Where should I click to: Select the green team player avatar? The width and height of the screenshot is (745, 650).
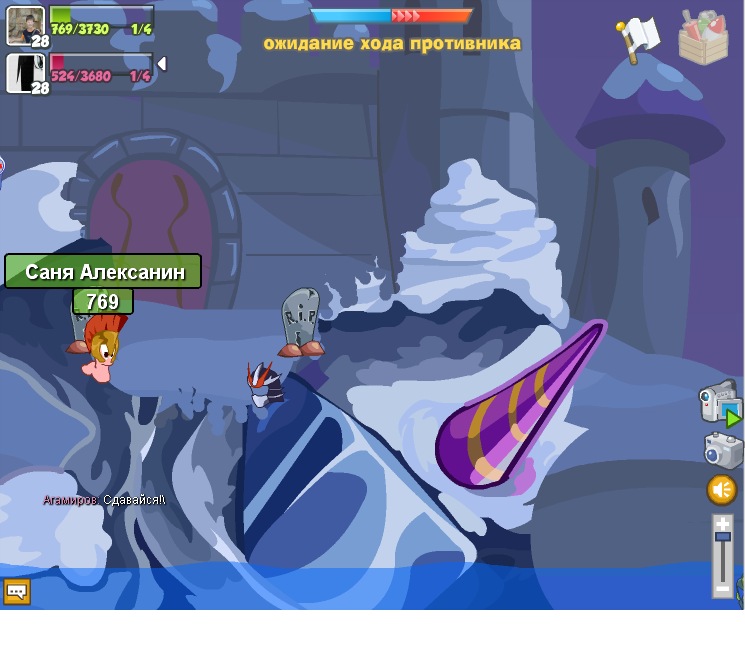pyautogui.click(x=25, y=25)
